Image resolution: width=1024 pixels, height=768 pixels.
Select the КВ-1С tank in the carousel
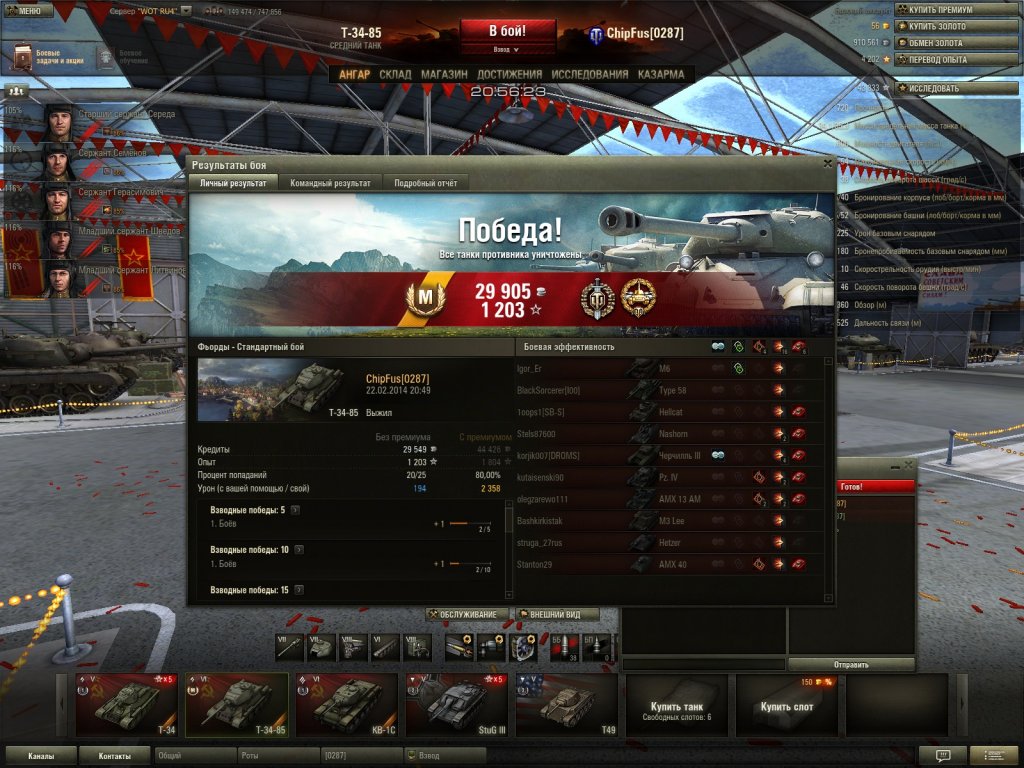346,705
